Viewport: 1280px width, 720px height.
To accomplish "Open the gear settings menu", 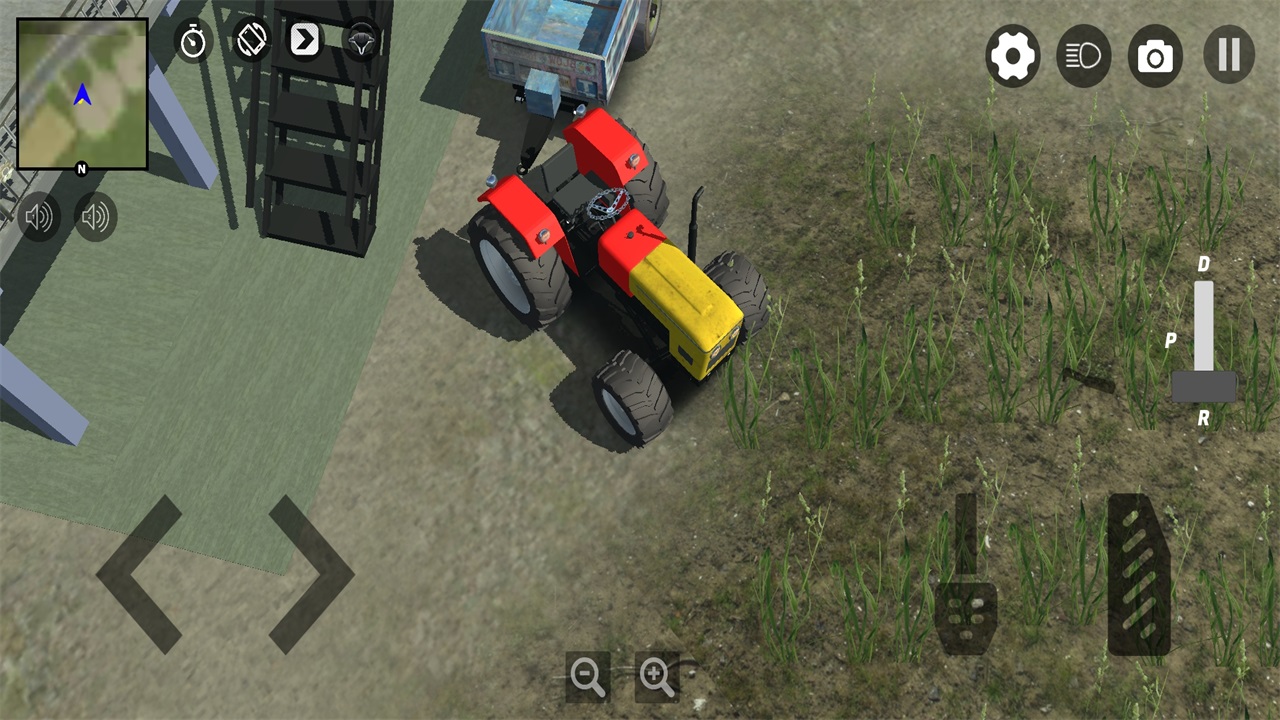I will tap(1012, 56).
